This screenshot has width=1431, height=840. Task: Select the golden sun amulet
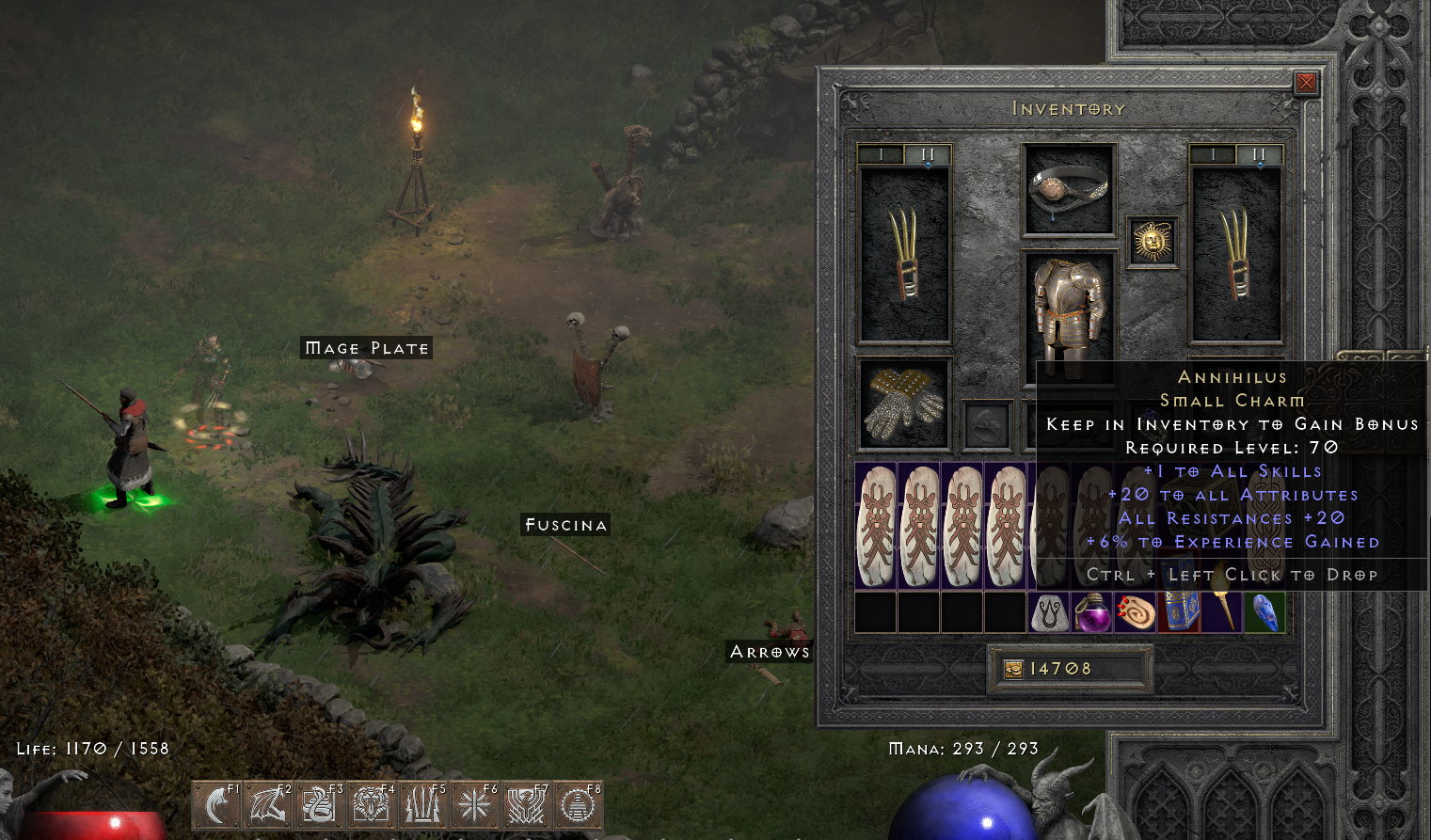[x=1153, y=243]
